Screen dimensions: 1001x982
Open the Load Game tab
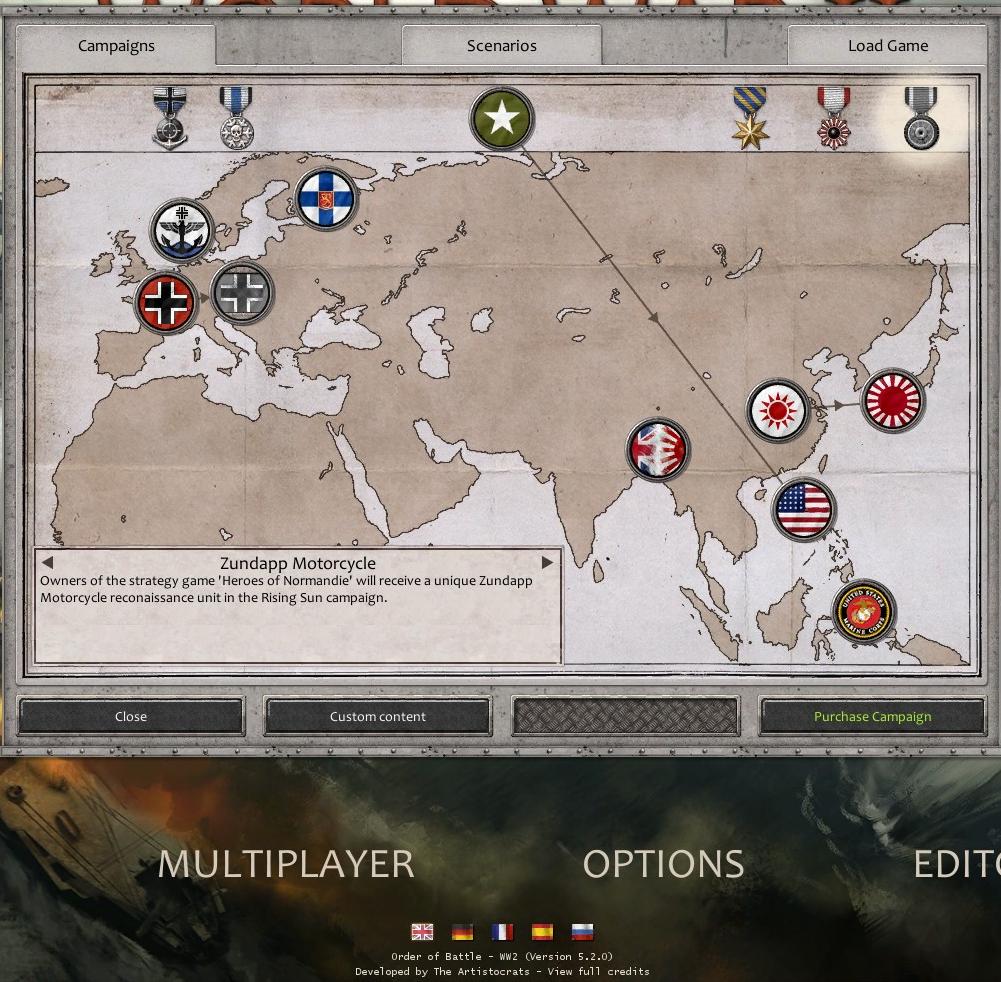point(887,46)
